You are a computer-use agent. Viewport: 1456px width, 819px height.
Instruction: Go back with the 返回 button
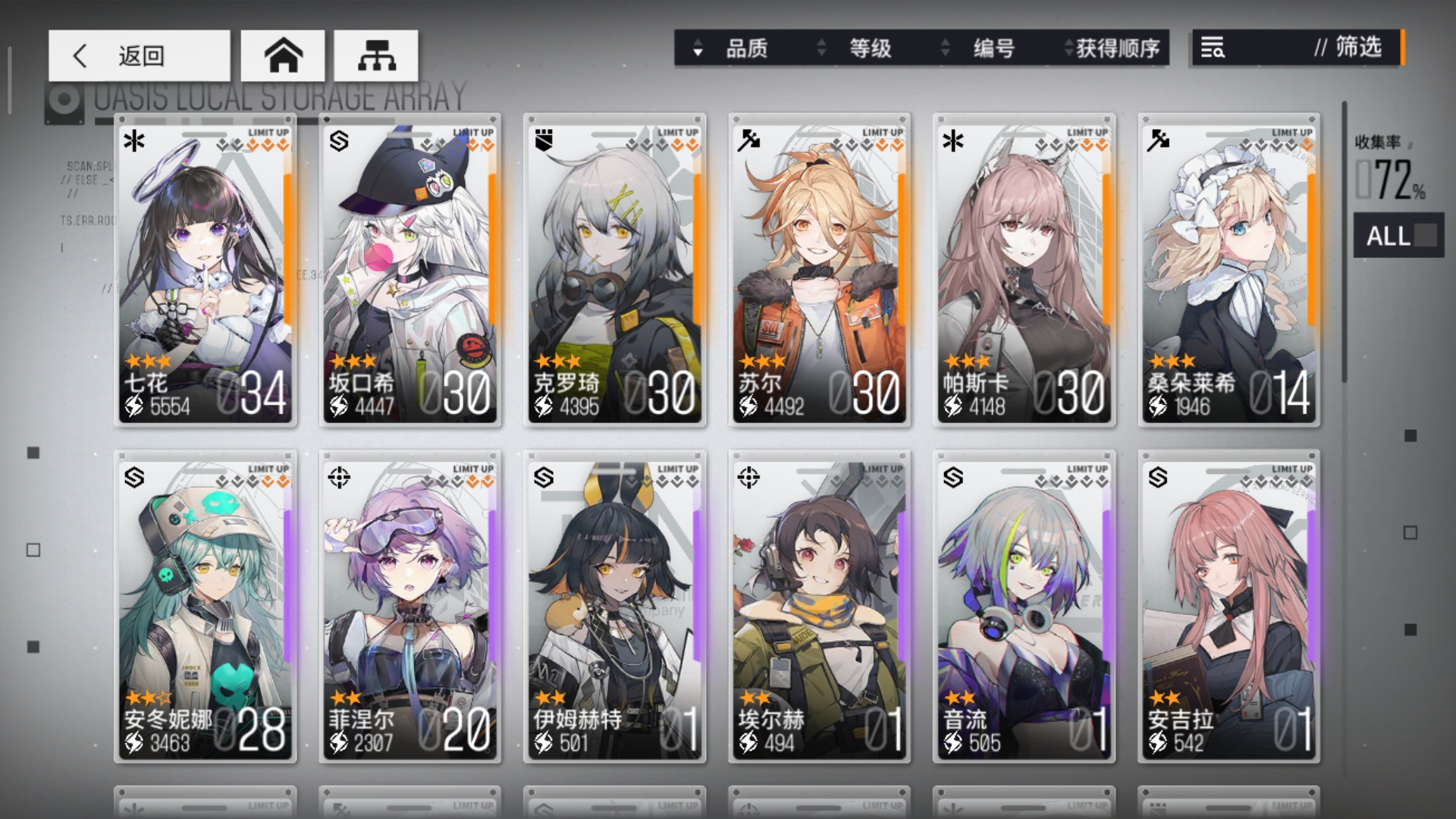coord(140,55)
